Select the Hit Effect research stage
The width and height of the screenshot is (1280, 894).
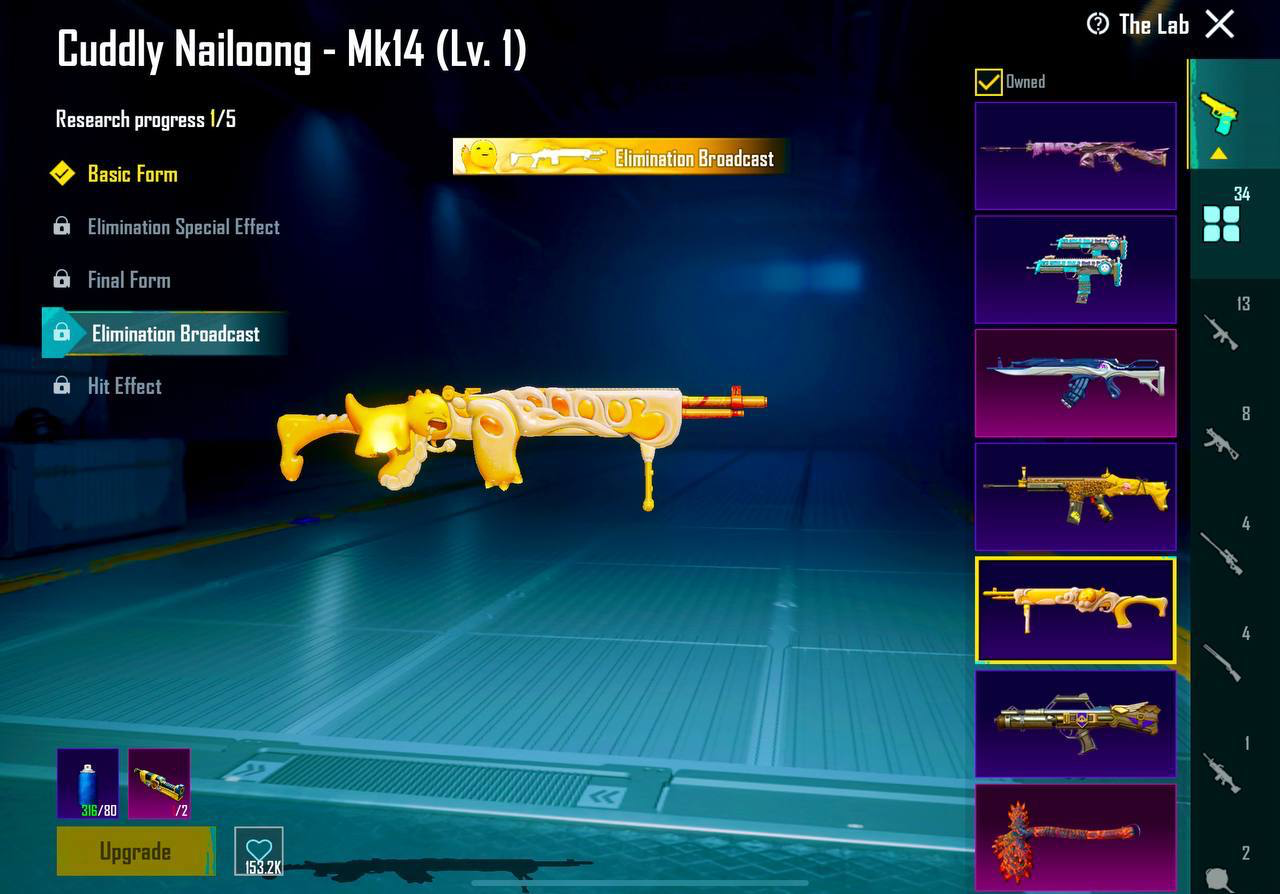tap(123, 386)
